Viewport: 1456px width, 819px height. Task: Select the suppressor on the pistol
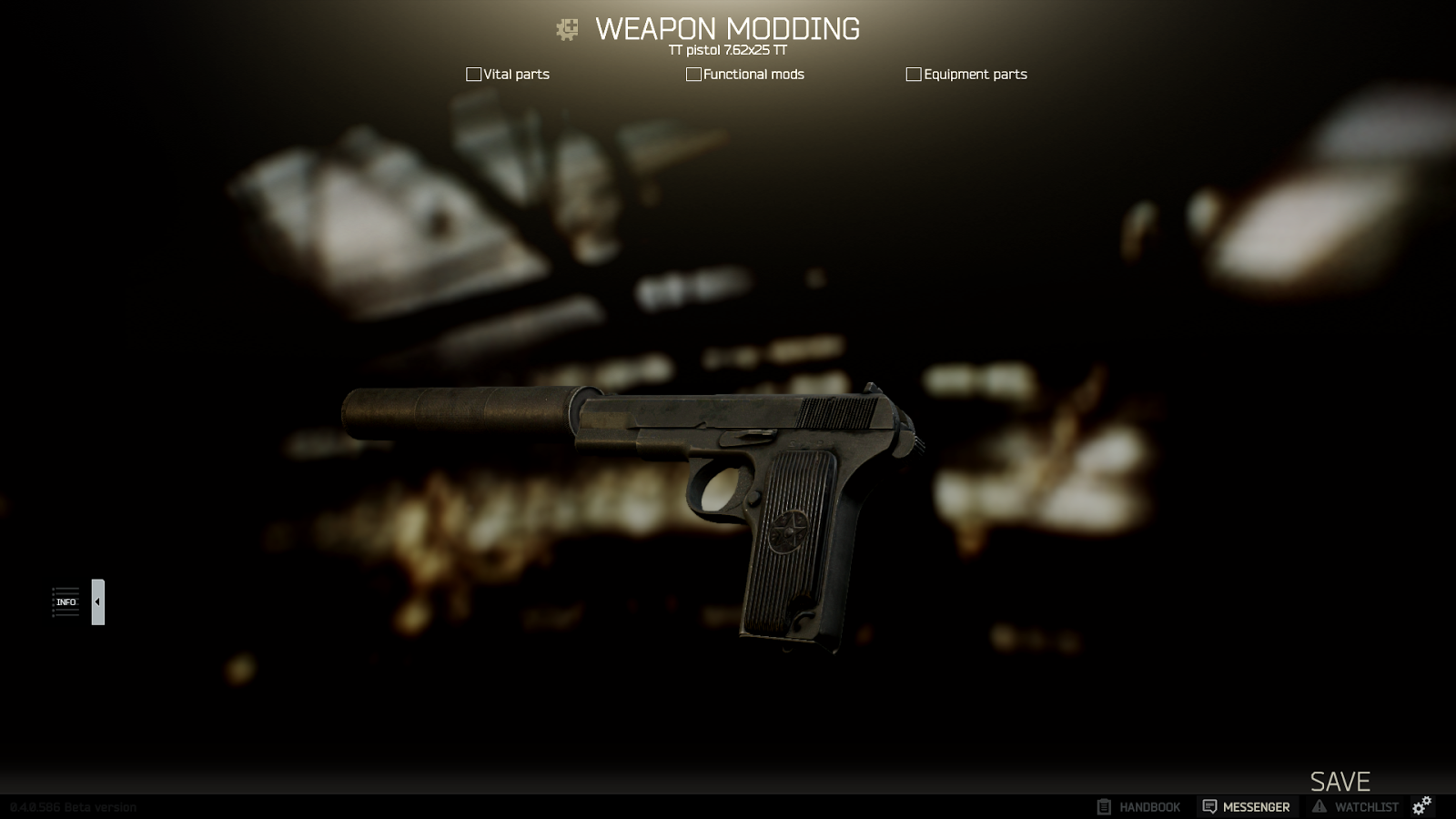coord(455,411)
